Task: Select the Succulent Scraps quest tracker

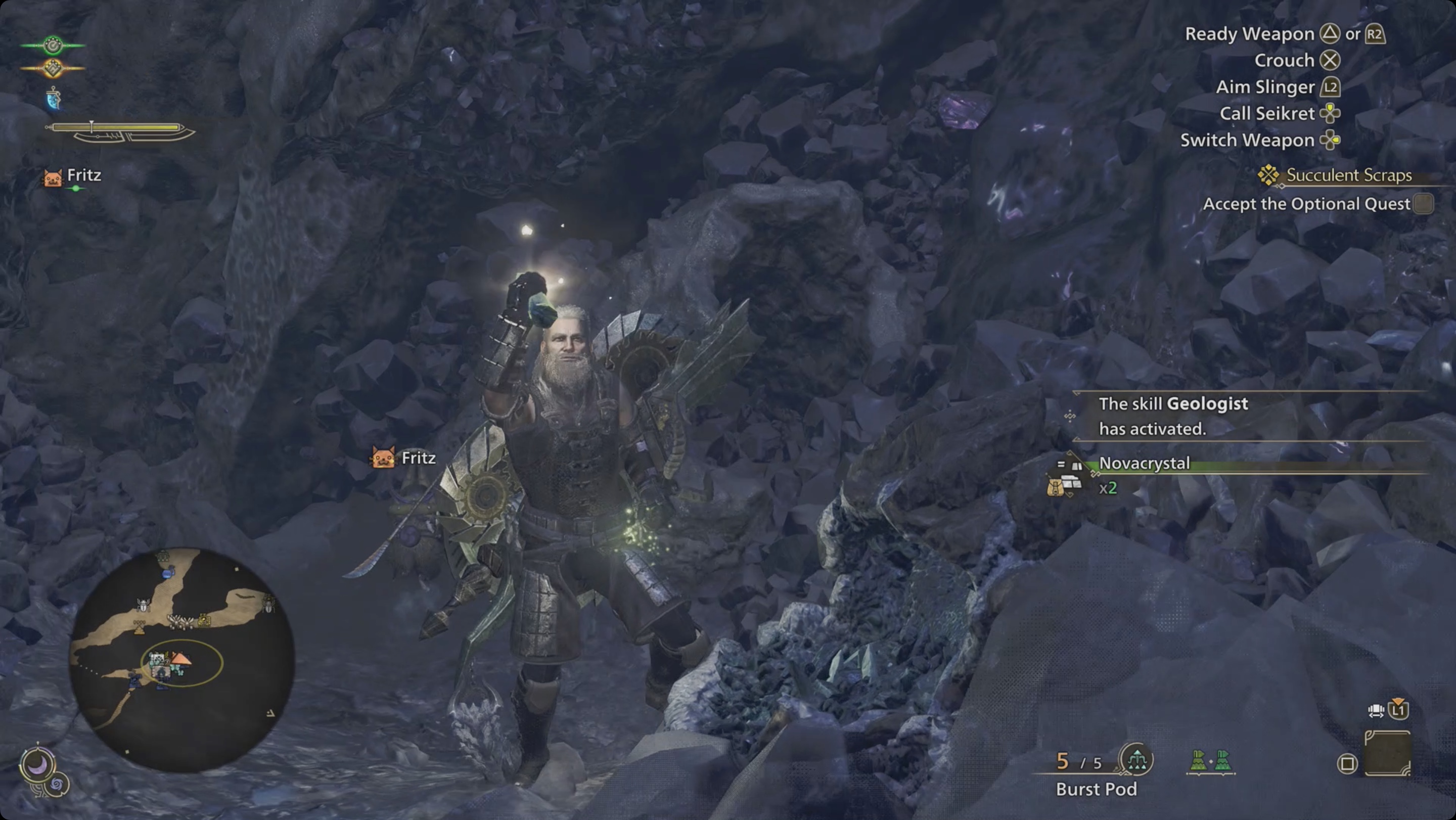Action: click(1348, 175)
